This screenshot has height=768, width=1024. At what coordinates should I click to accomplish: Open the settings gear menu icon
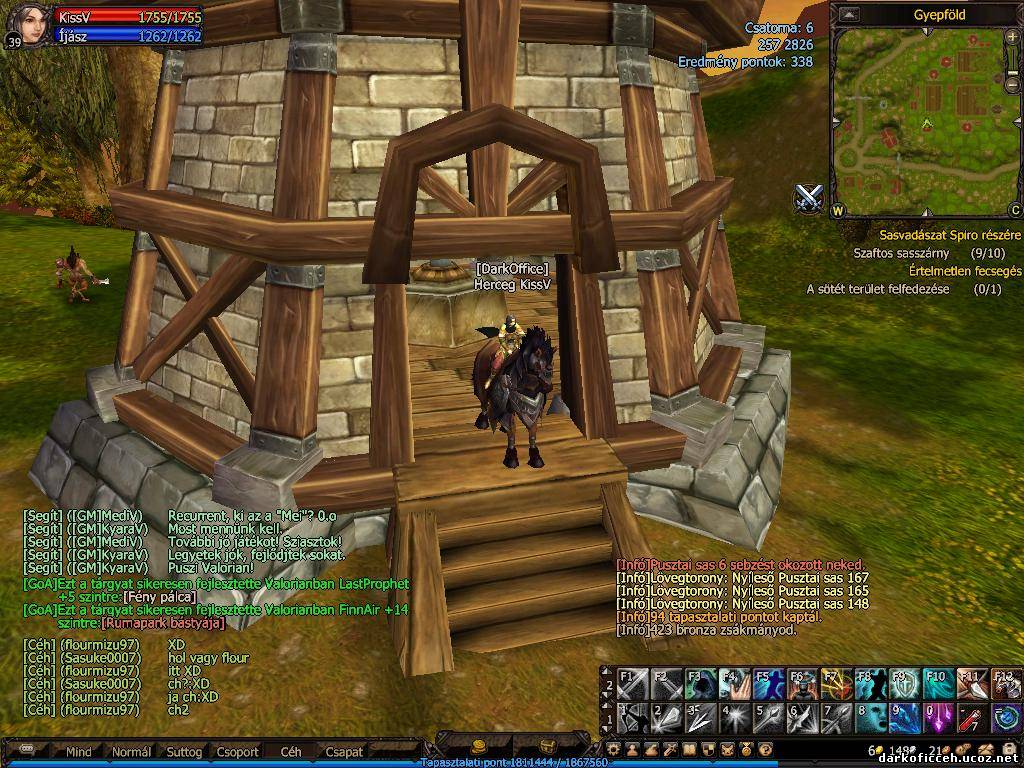pos(614,749)
